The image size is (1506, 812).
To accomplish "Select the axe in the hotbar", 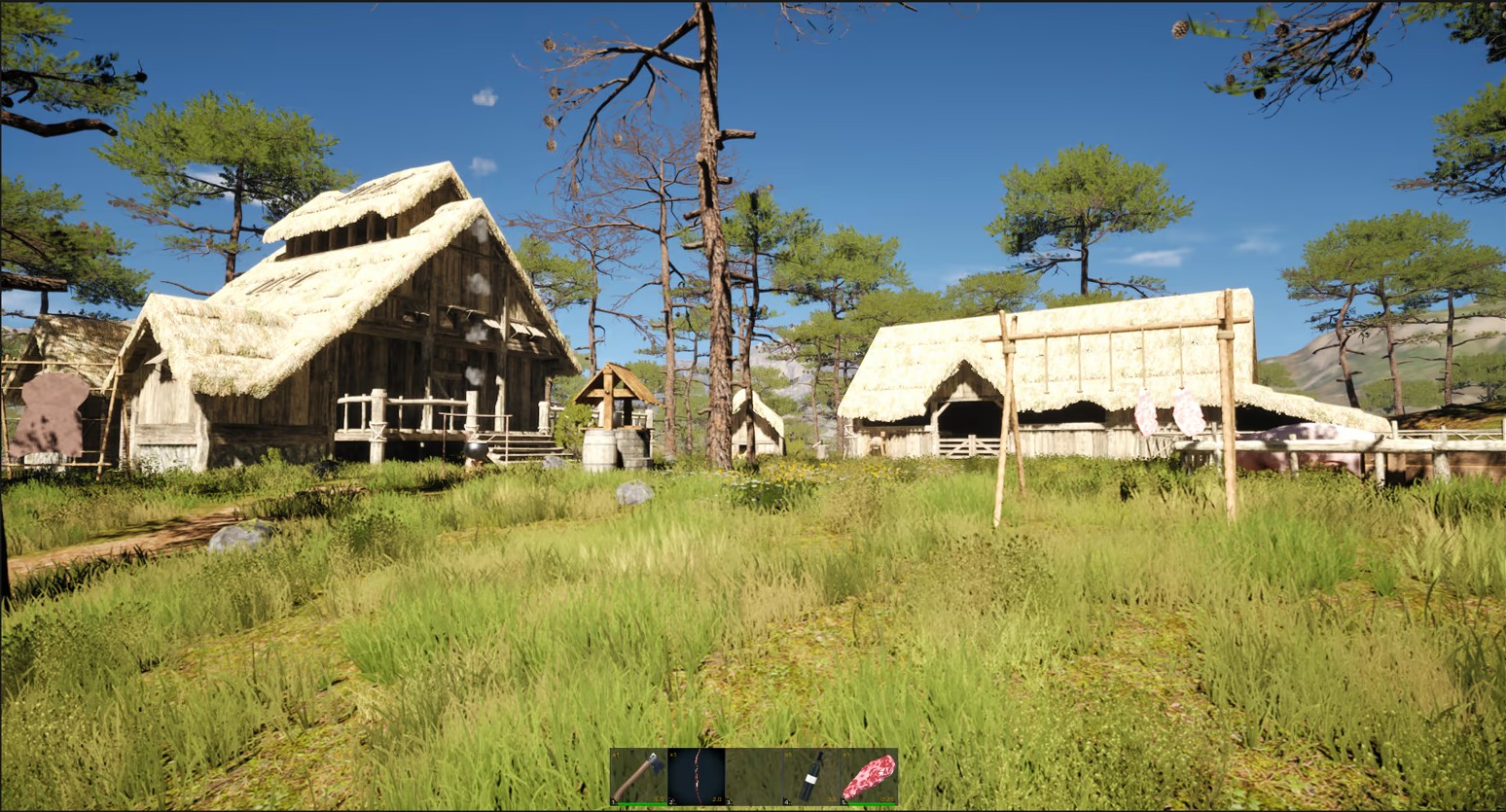I will [638, 776].
